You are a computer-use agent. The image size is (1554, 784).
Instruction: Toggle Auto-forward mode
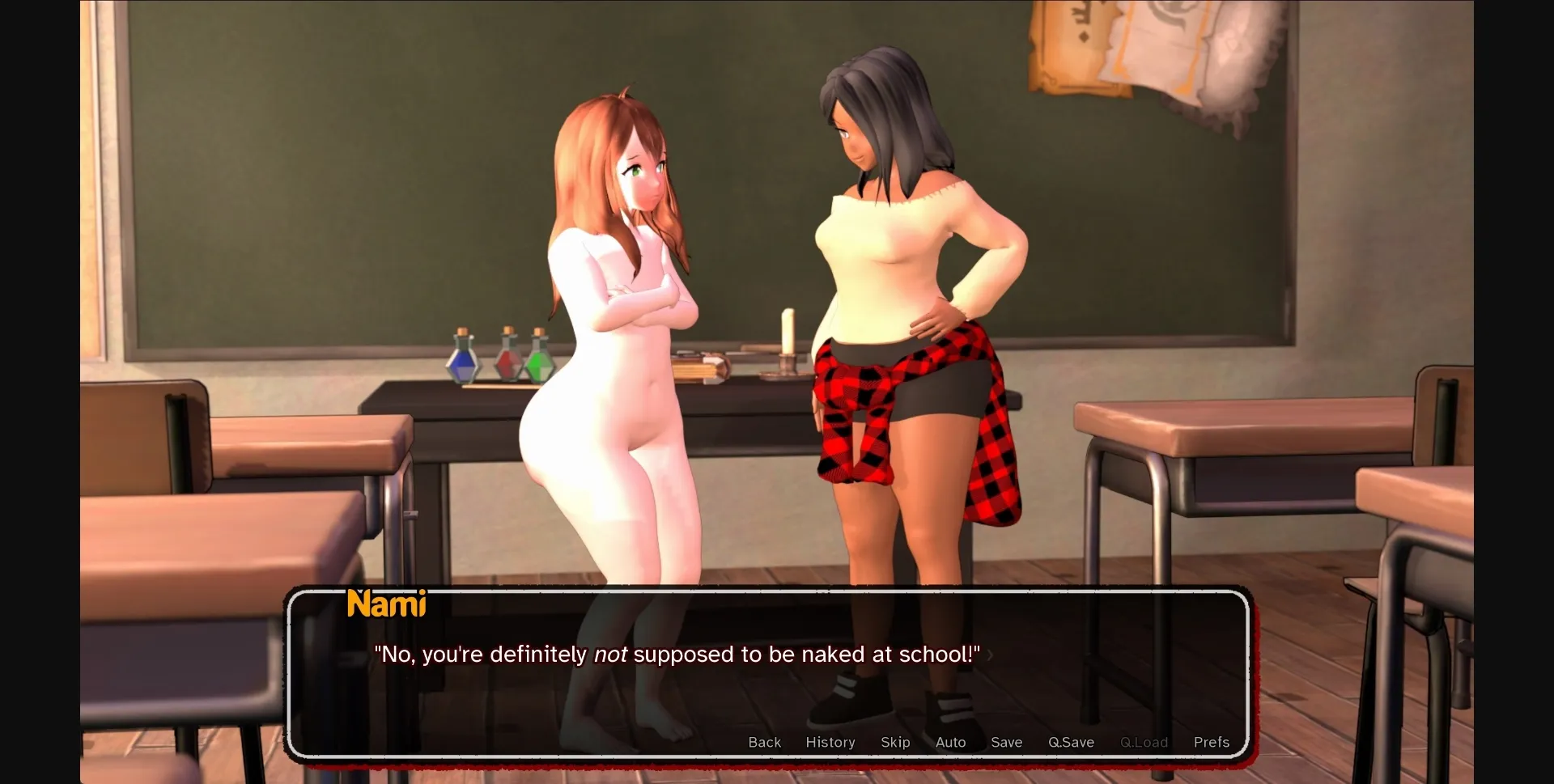(x=949, y=742)
